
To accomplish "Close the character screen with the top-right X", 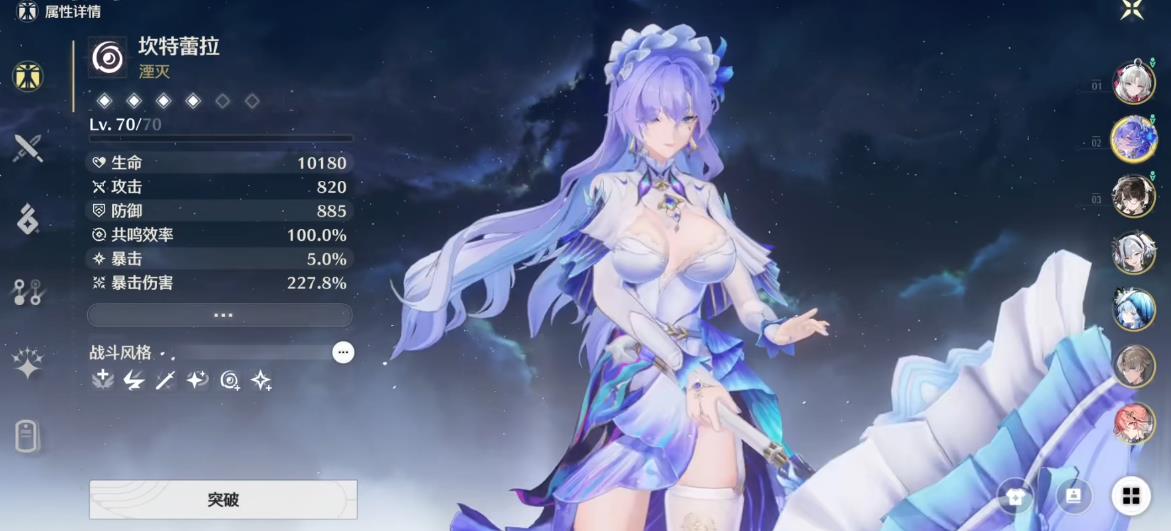I will pyautogui.click(x=1132, y=10).
